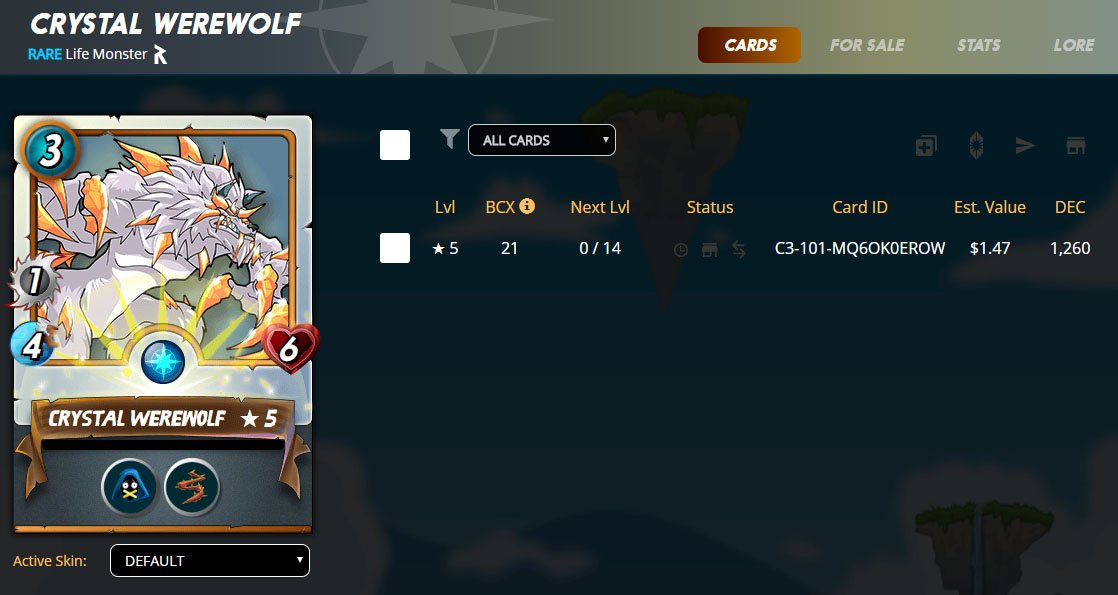Open the All Cards filter dropdown

click(541, 141)
